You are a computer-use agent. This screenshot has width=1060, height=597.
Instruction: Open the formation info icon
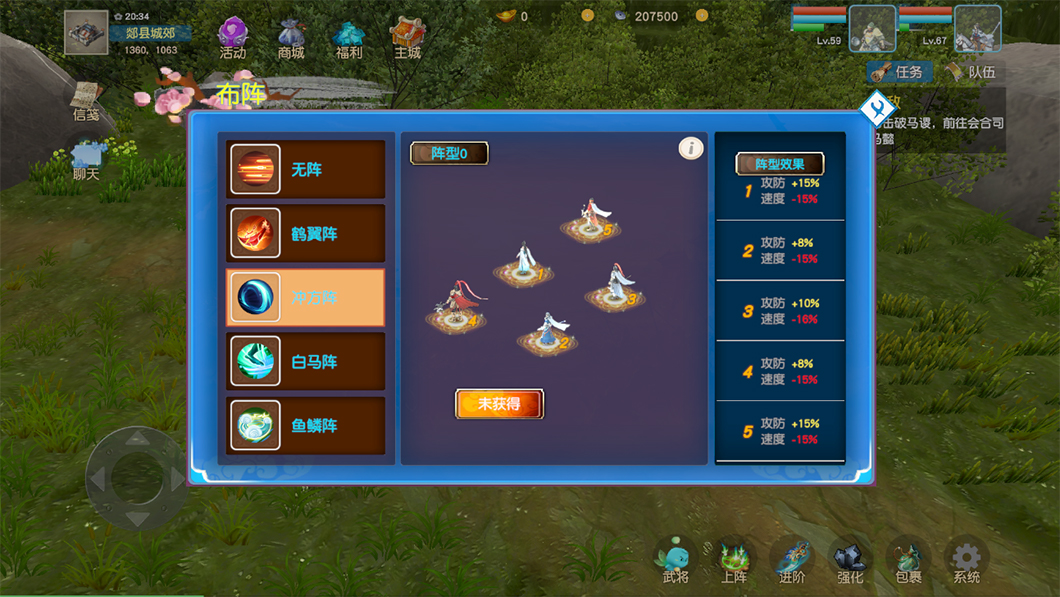coord(691,149)
